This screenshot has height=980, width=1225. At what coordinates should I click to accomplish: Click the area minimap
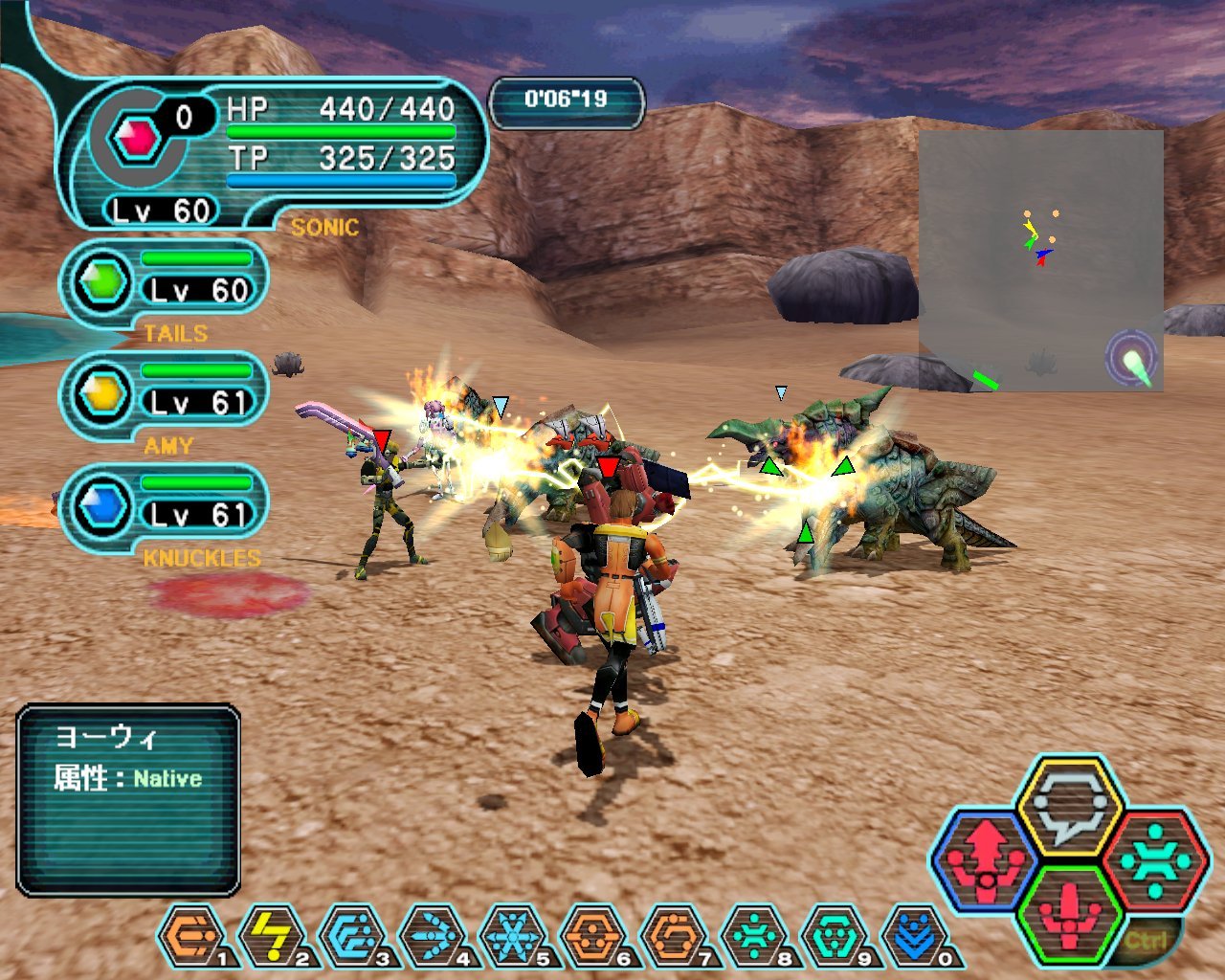(1040, 260)
